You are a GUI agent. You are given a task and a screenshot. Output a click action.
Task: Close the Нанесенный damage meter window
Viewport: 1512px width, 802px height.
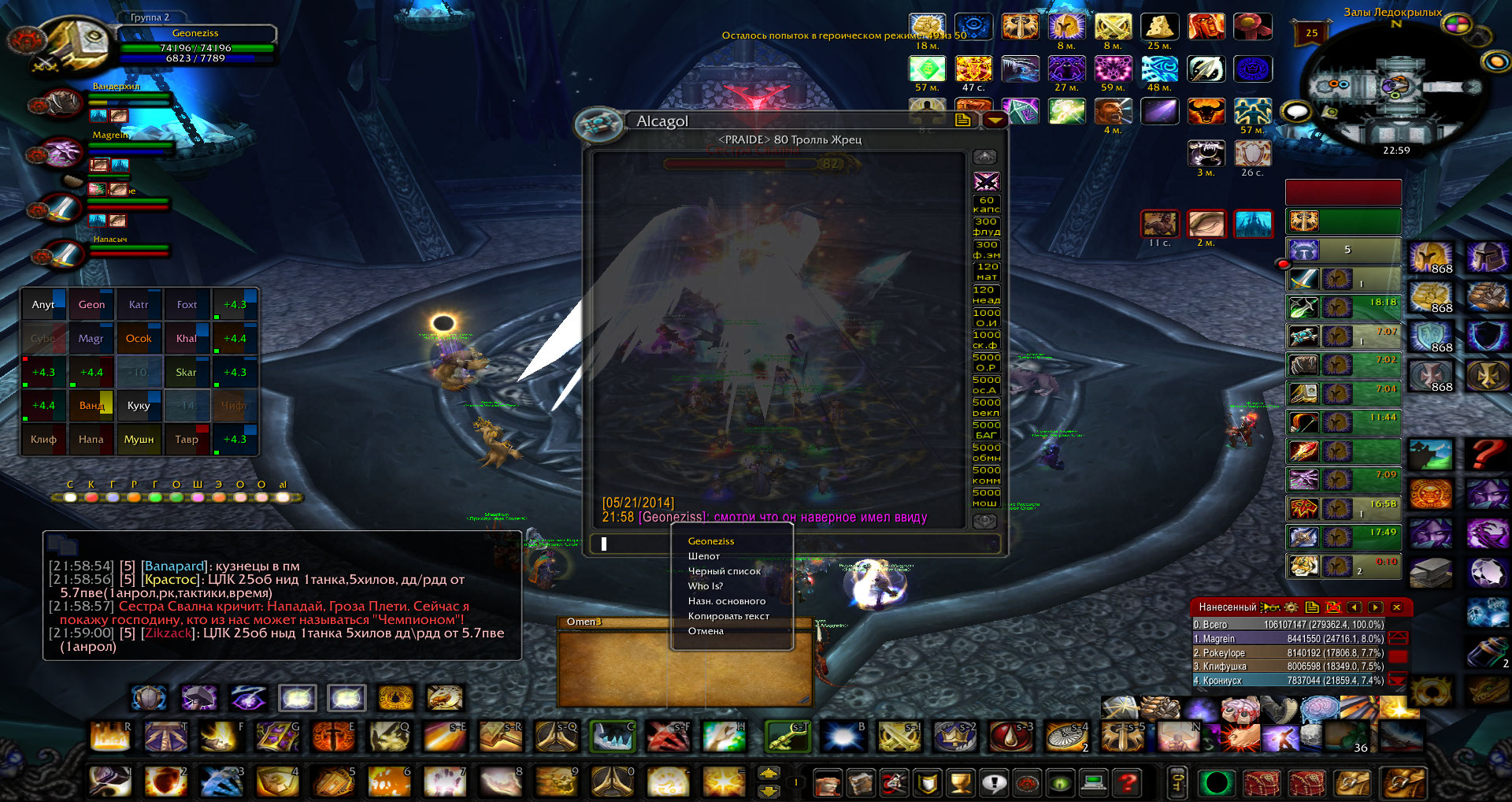click(1396, 607)
